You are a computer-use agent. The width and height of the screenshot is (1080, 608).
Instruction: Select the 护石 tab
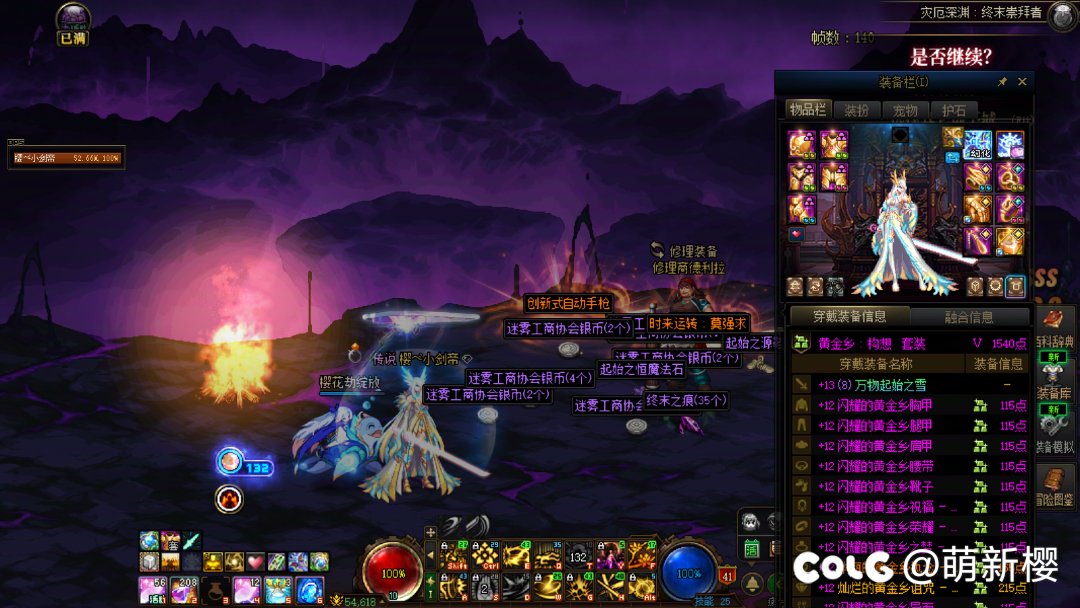pyautogui.click(x=954, y=110)
